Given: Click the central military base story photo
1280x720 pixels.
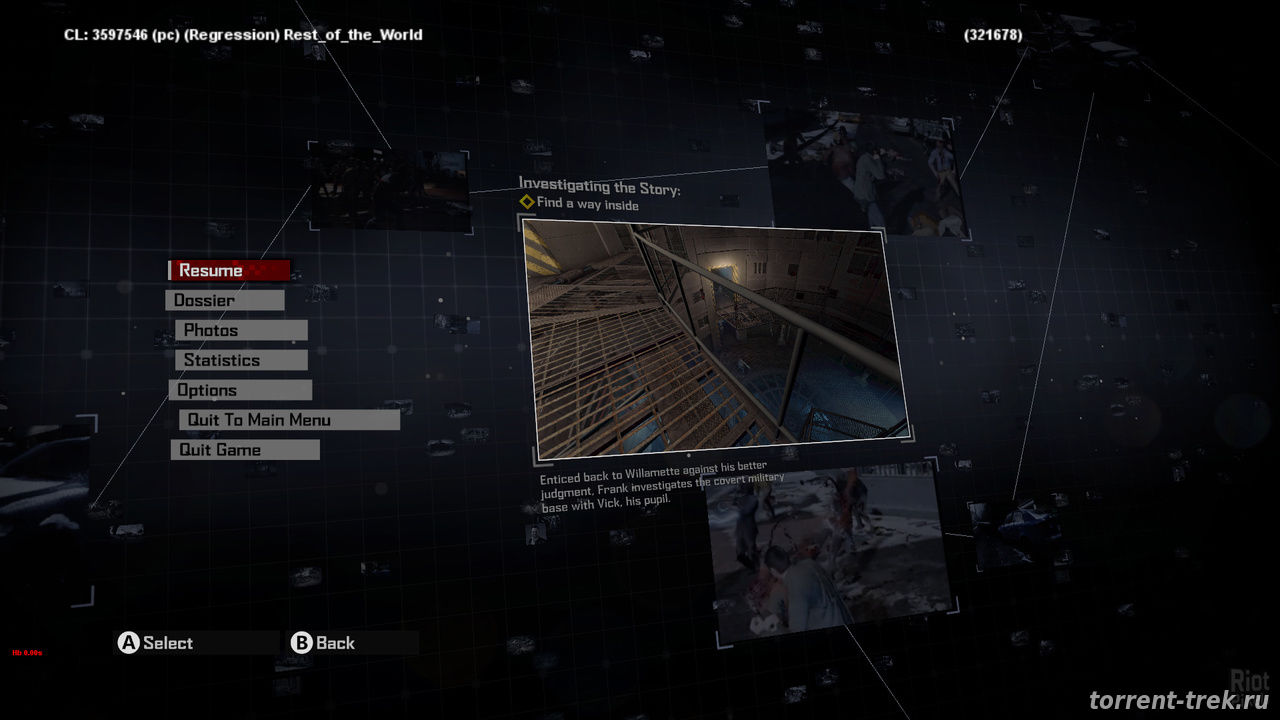Looking at the screenshot, I should 714,337.
